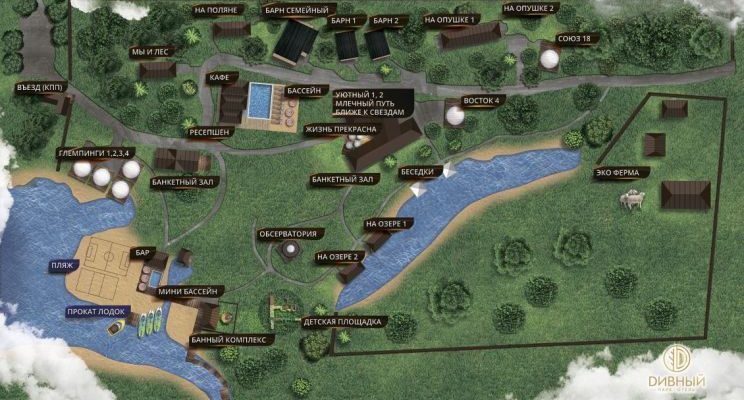Open the БАННЫЙ КОМПЛЕКС marker

(231, 339)
